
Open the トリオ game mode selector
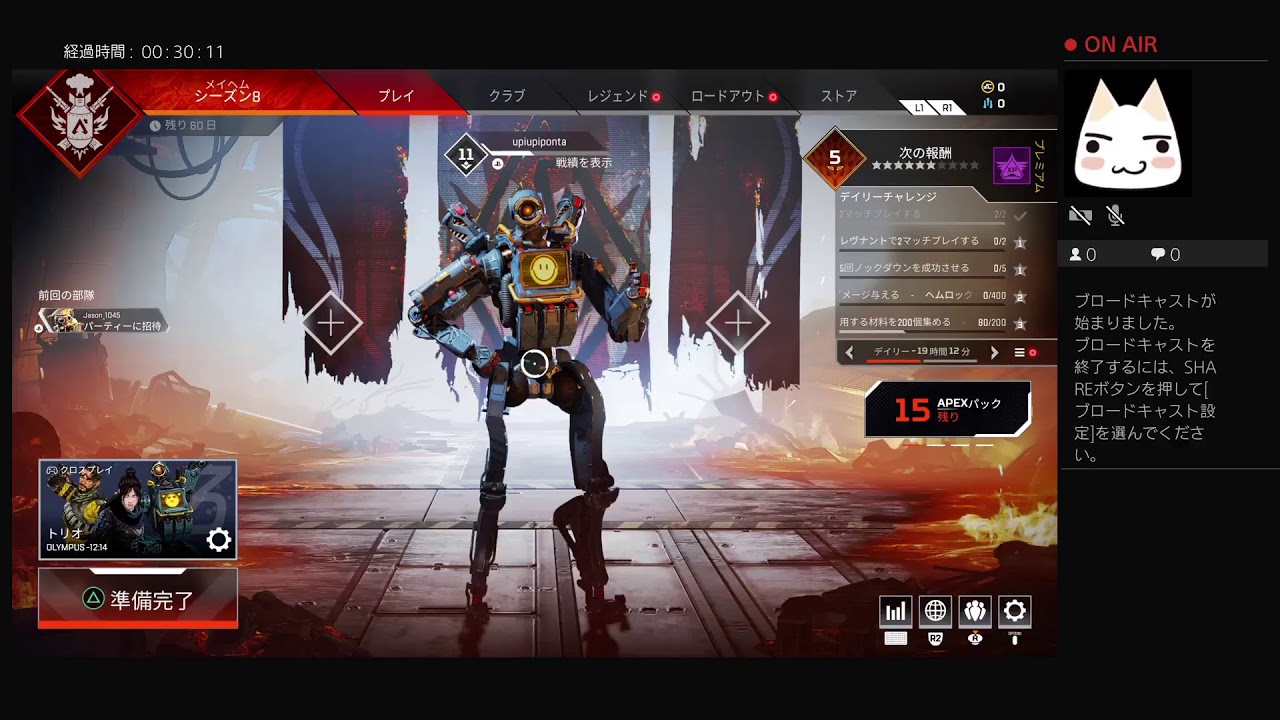click(x=138, y=509)
